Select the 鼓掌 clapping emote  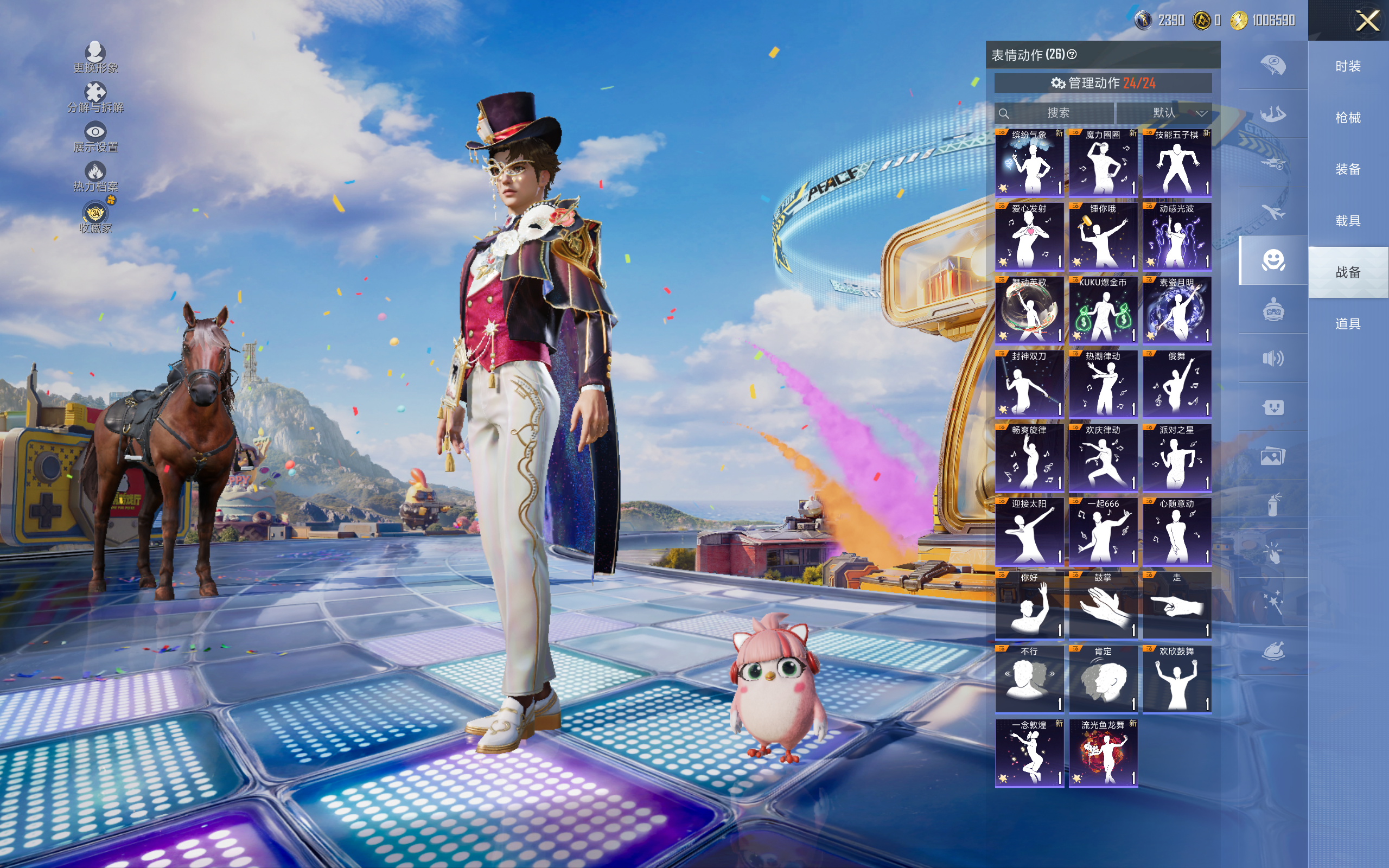(1103, 605)
